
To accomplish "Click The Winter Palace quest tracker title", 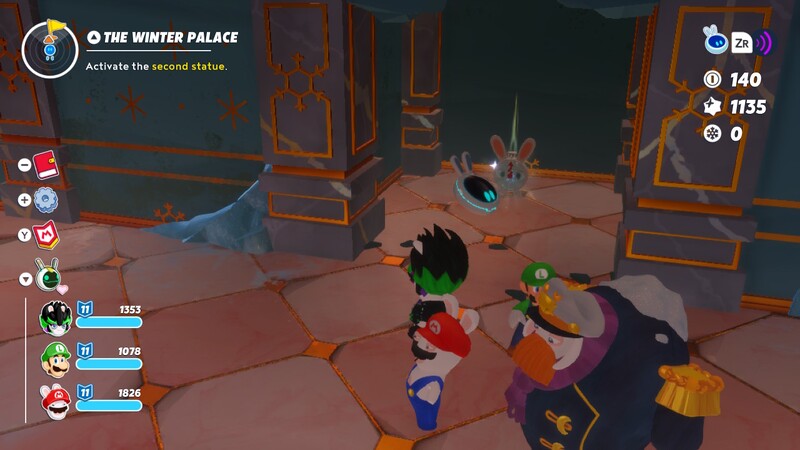I will click(170, 38).
